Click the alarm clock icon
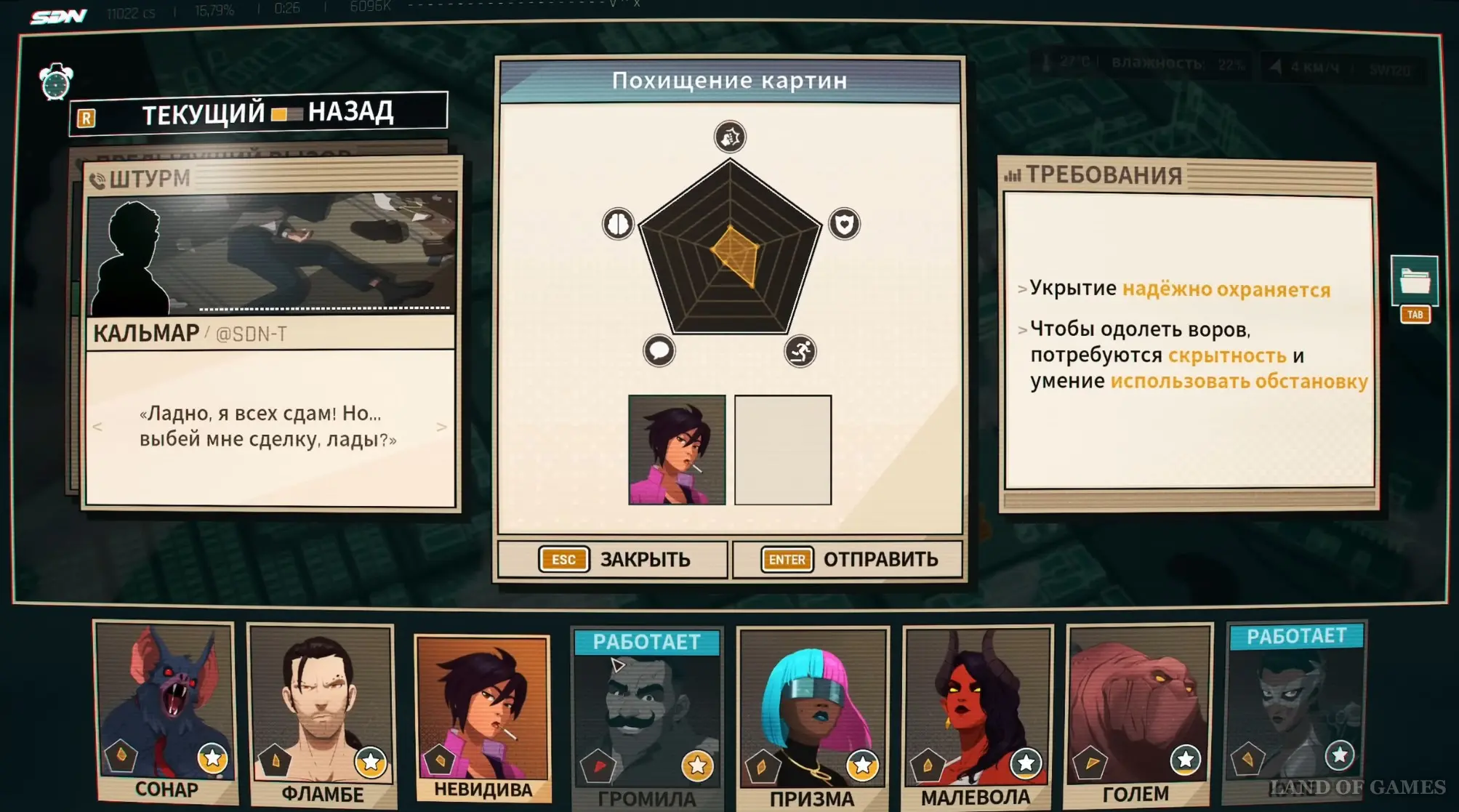This screenshot has width=1459, height=812. (x=56, y=82)
